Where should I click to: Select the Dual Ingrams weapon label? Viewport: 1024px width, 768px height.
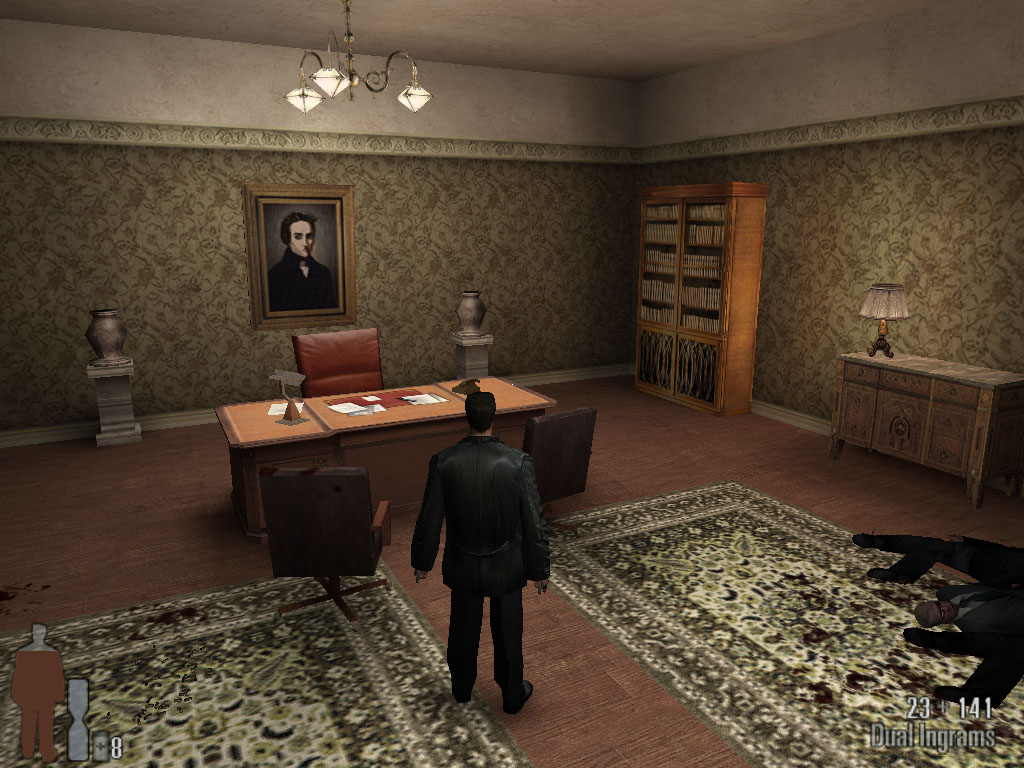(x=933, y=738)
